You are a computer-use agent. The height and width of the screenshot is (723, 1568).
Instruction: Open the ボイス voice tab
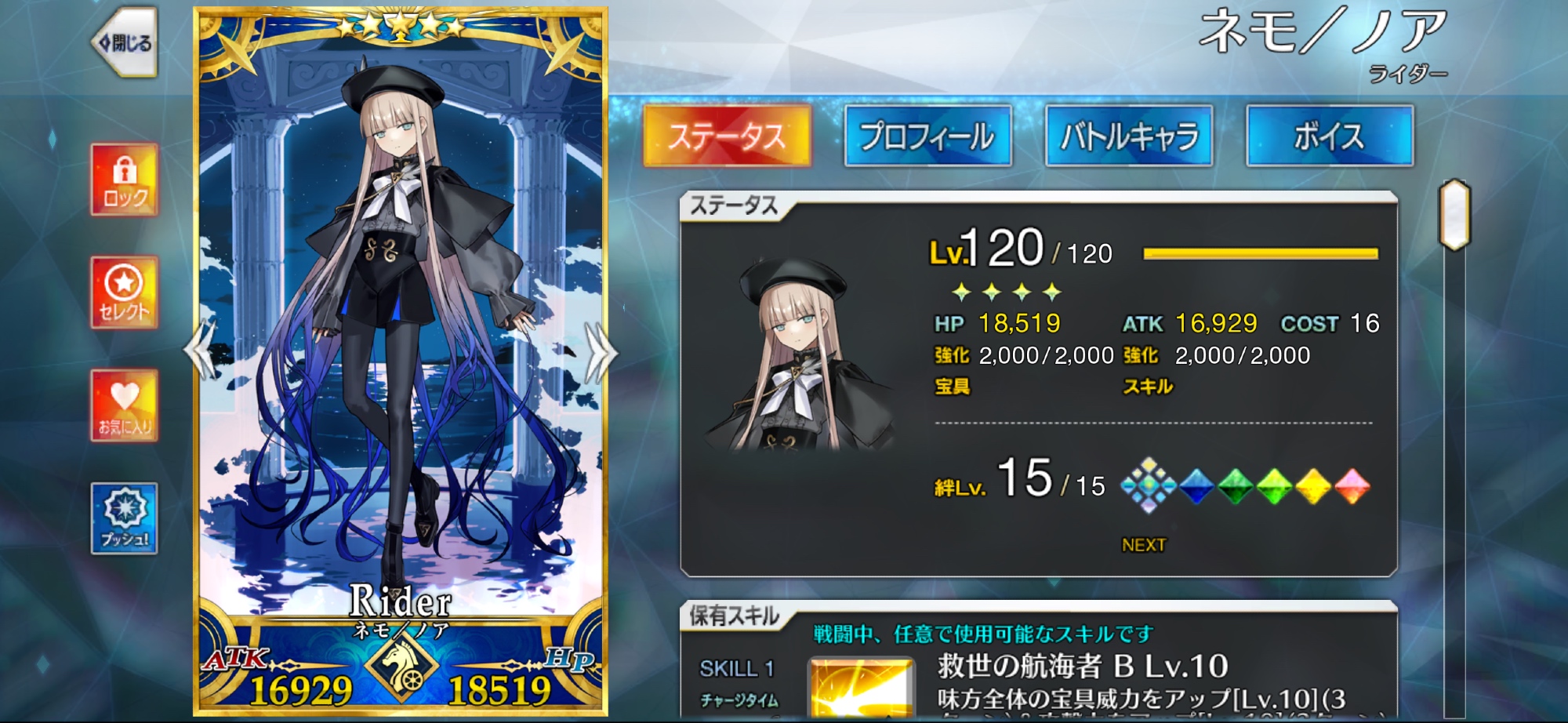(x=1330, y=136)
